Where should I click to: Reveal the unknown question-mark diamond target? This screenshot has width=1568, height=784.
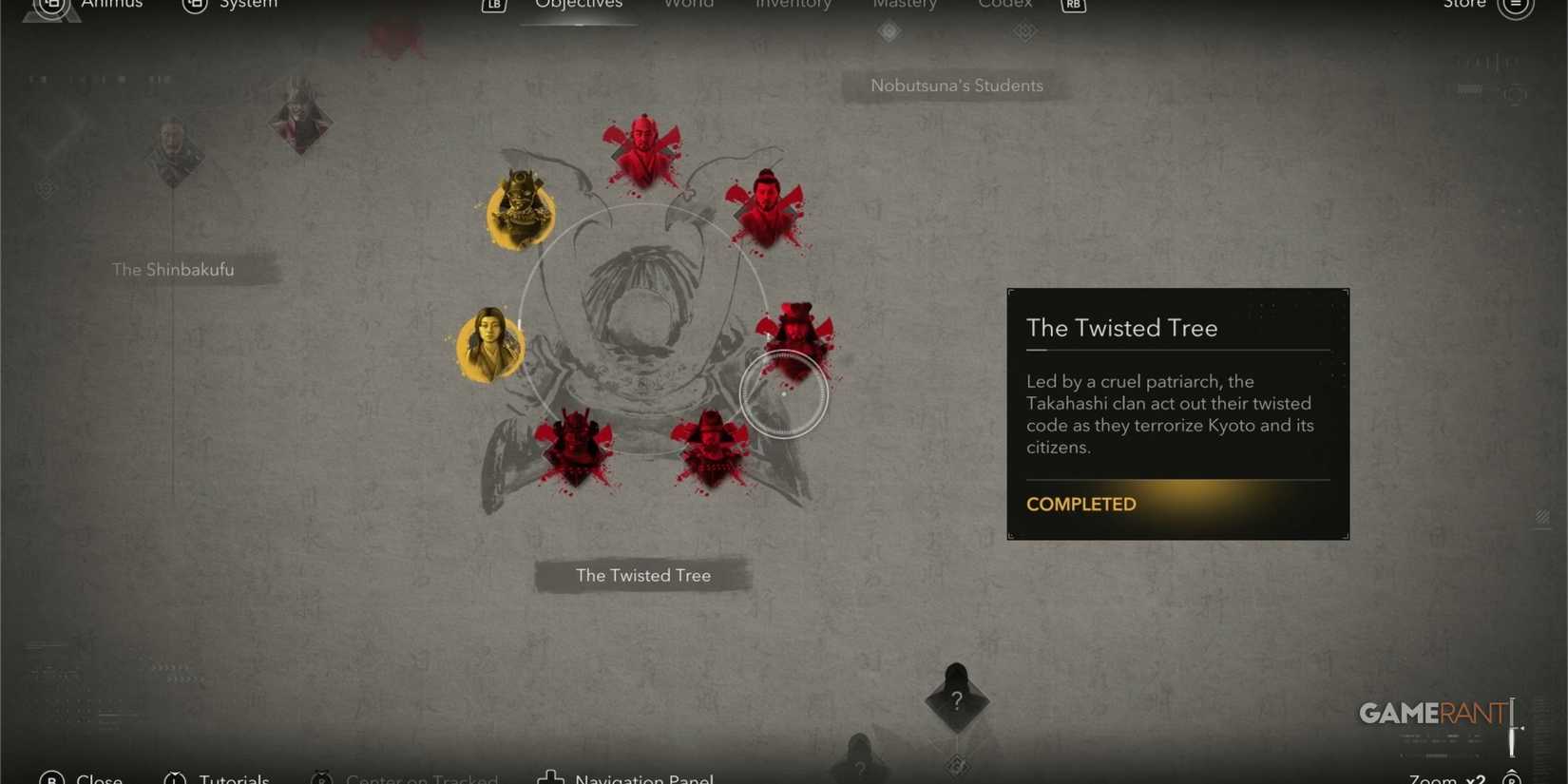tap(956, 700)
